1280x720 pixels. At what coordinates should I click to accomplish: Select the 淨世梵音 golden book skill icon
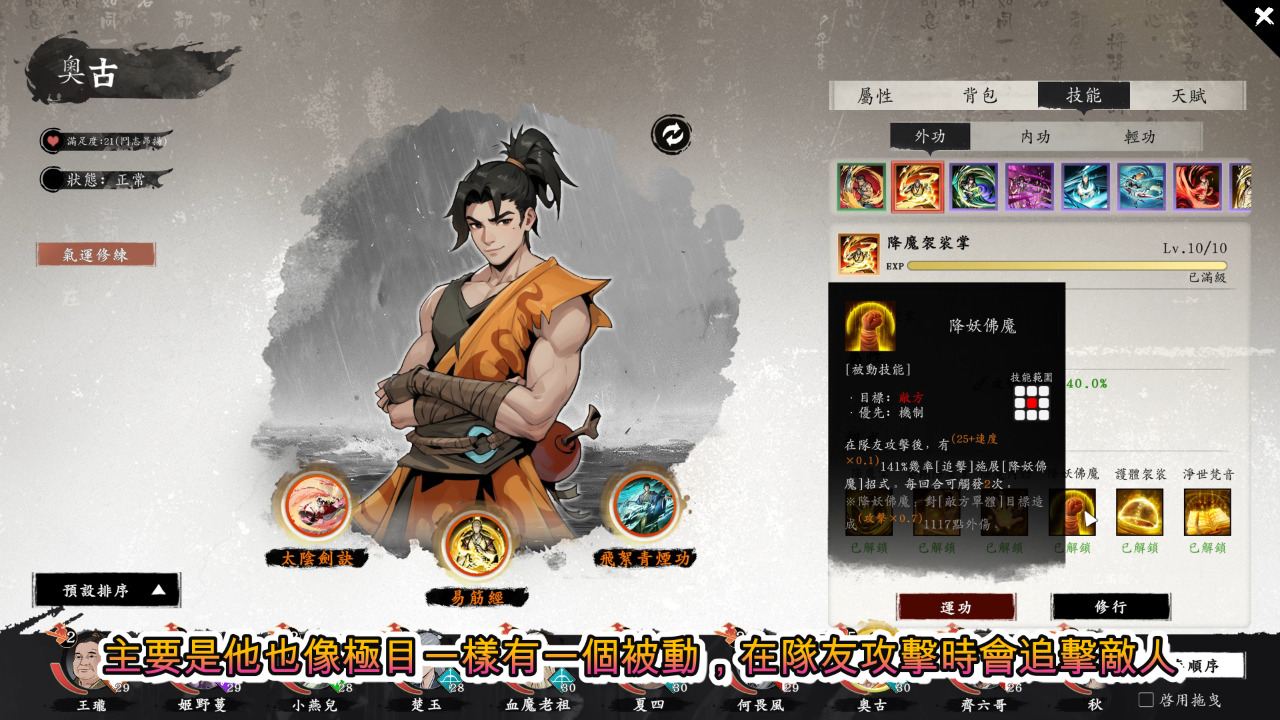(x=1207, y=512)
